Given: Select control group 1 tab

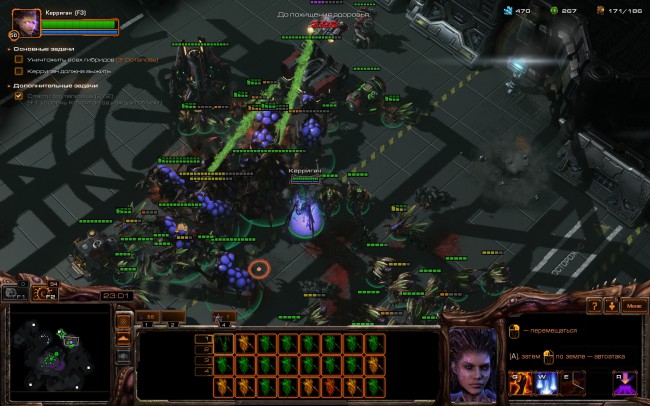Looking at the screenshot, I should (x=149, y=316).
